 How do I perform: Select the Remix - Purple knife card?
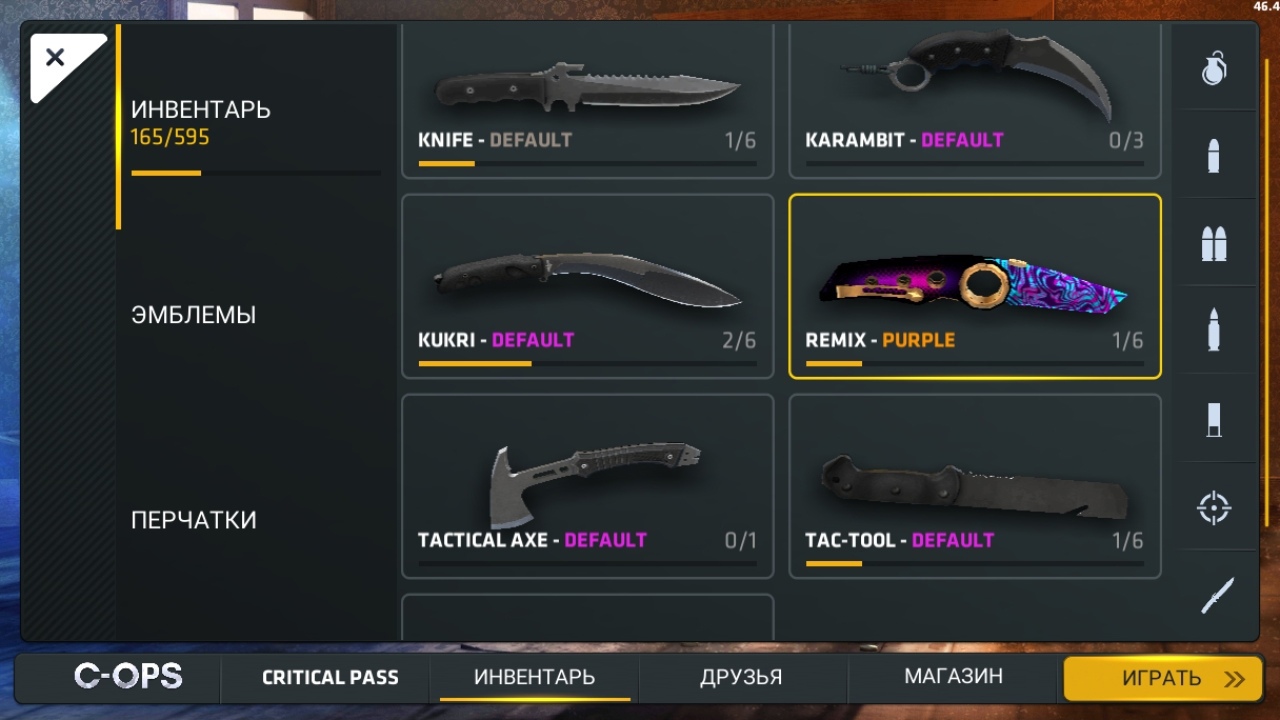[x=974, y=287]
